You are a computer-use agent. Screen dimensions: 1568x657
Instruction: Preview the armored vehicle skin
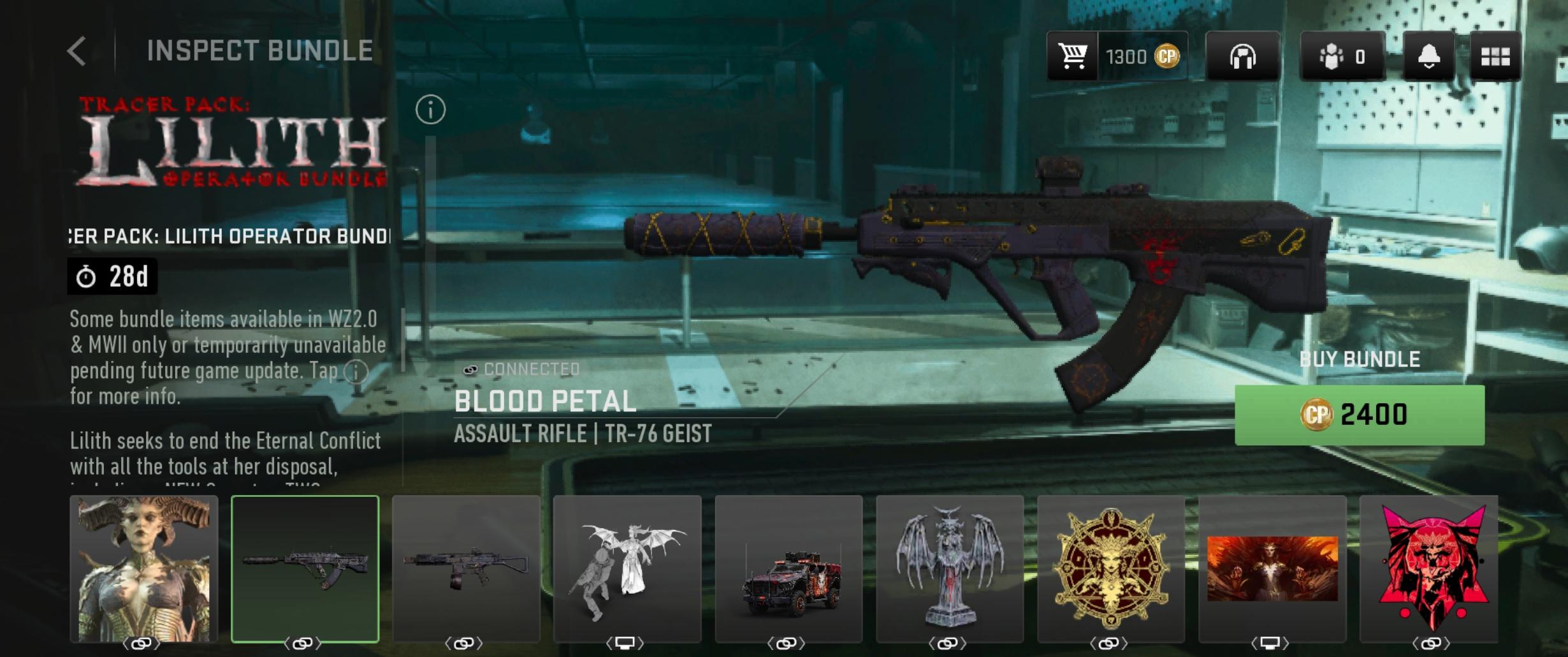[x=788, y=569]
